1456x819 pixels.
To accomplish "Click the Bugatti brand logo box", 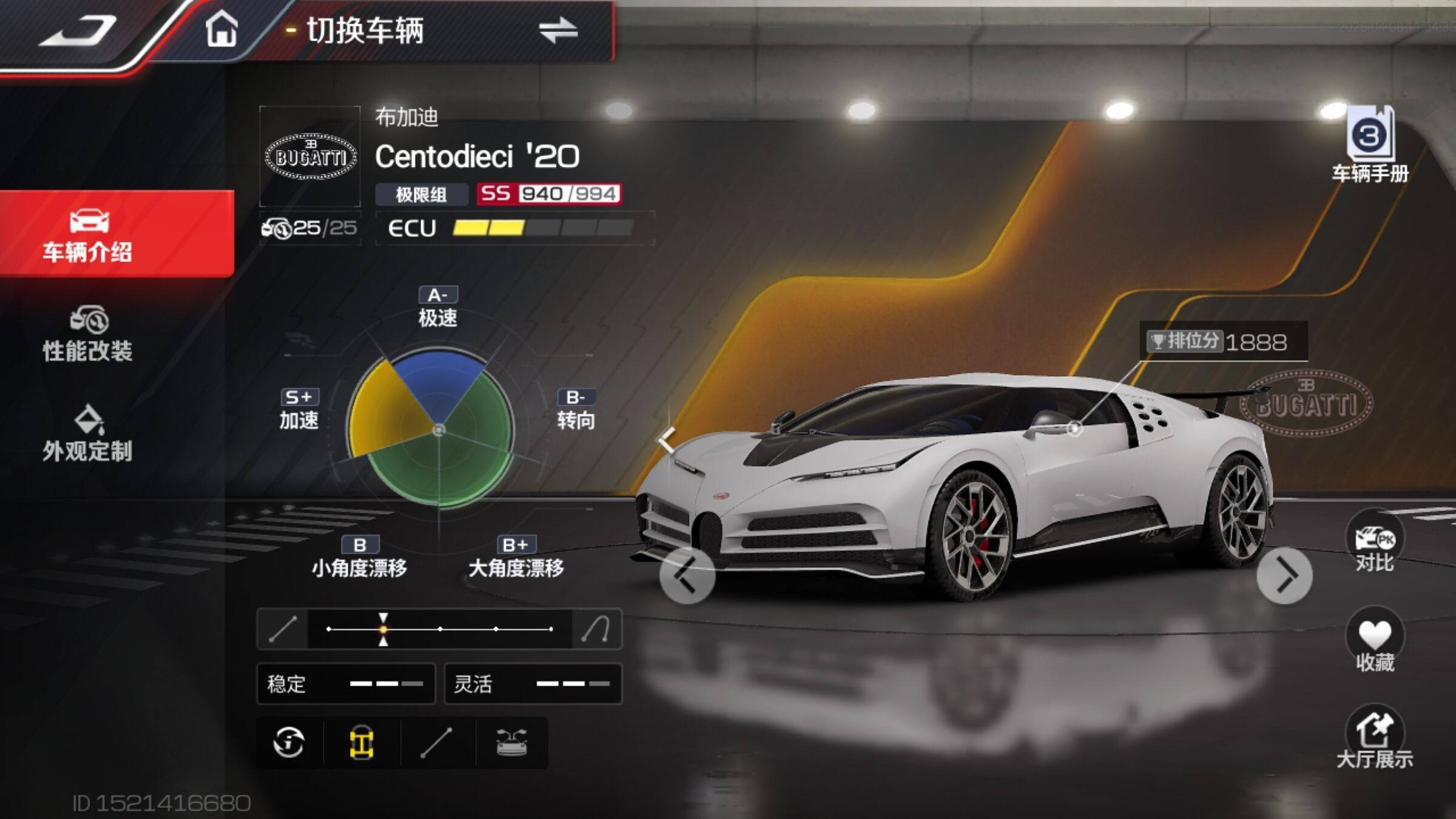I will pos(311,157).
